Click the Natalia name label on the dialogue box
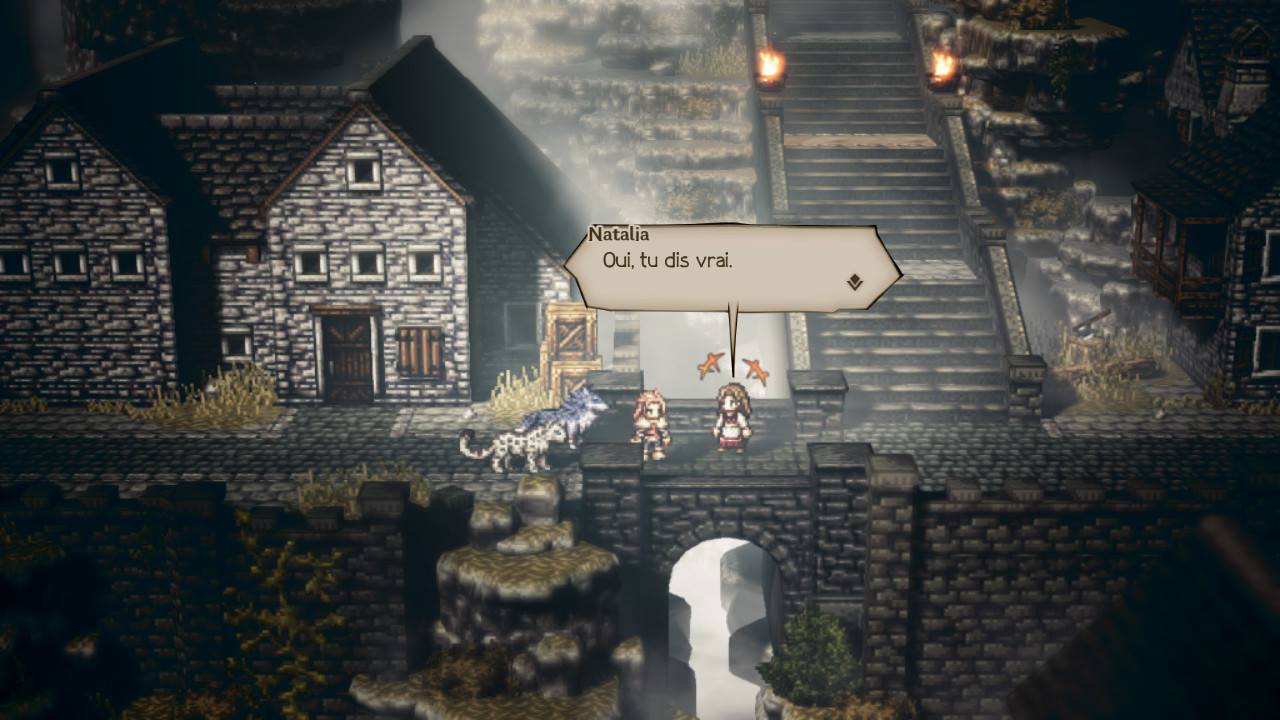This screenshot has height=720, width=1280. coord(620,234)
